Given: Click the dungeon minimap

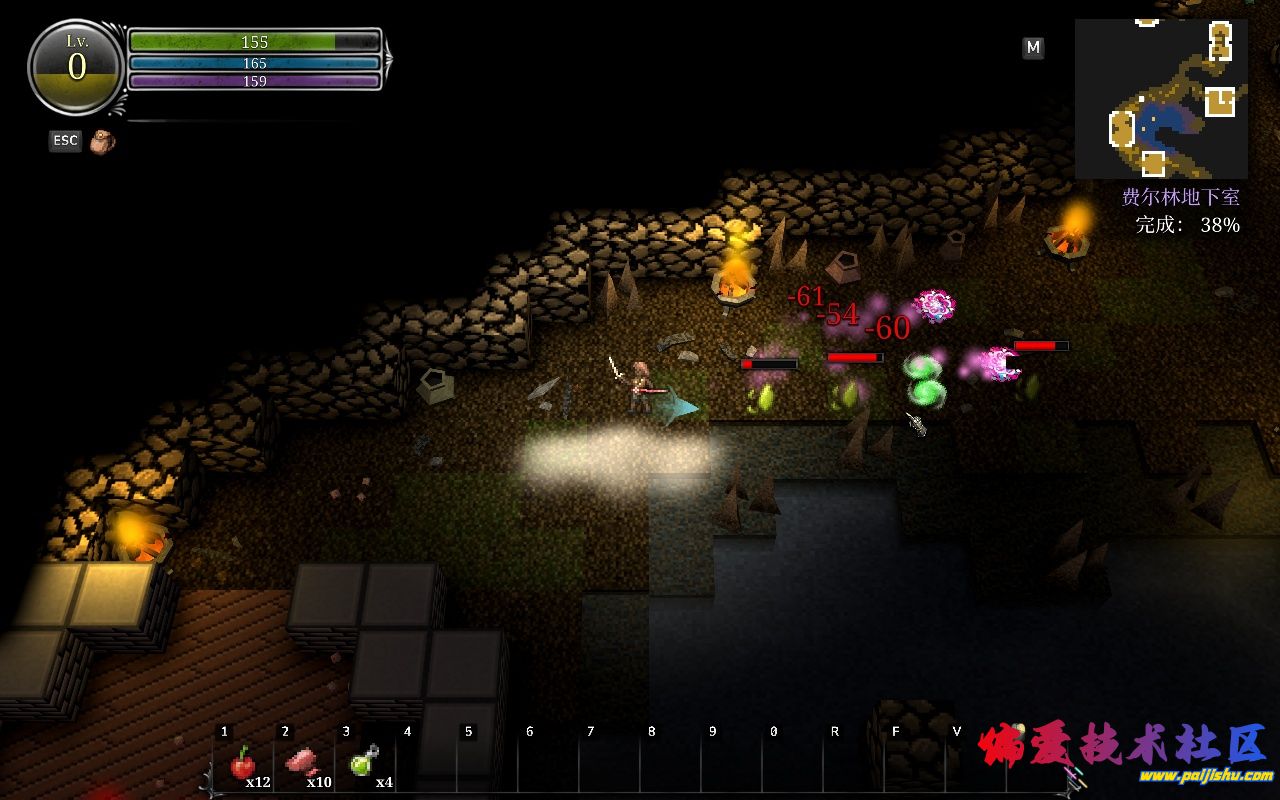Looking at the screenshot, I should click(1161, 98).
